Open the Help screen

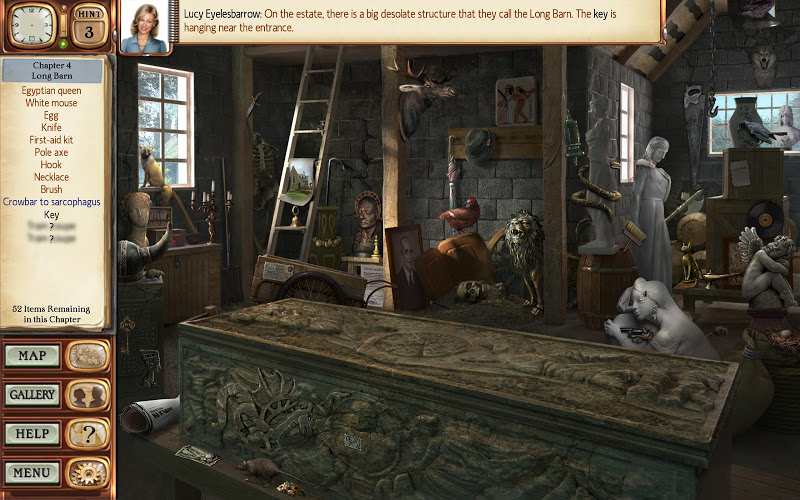(x=32, y=434)
